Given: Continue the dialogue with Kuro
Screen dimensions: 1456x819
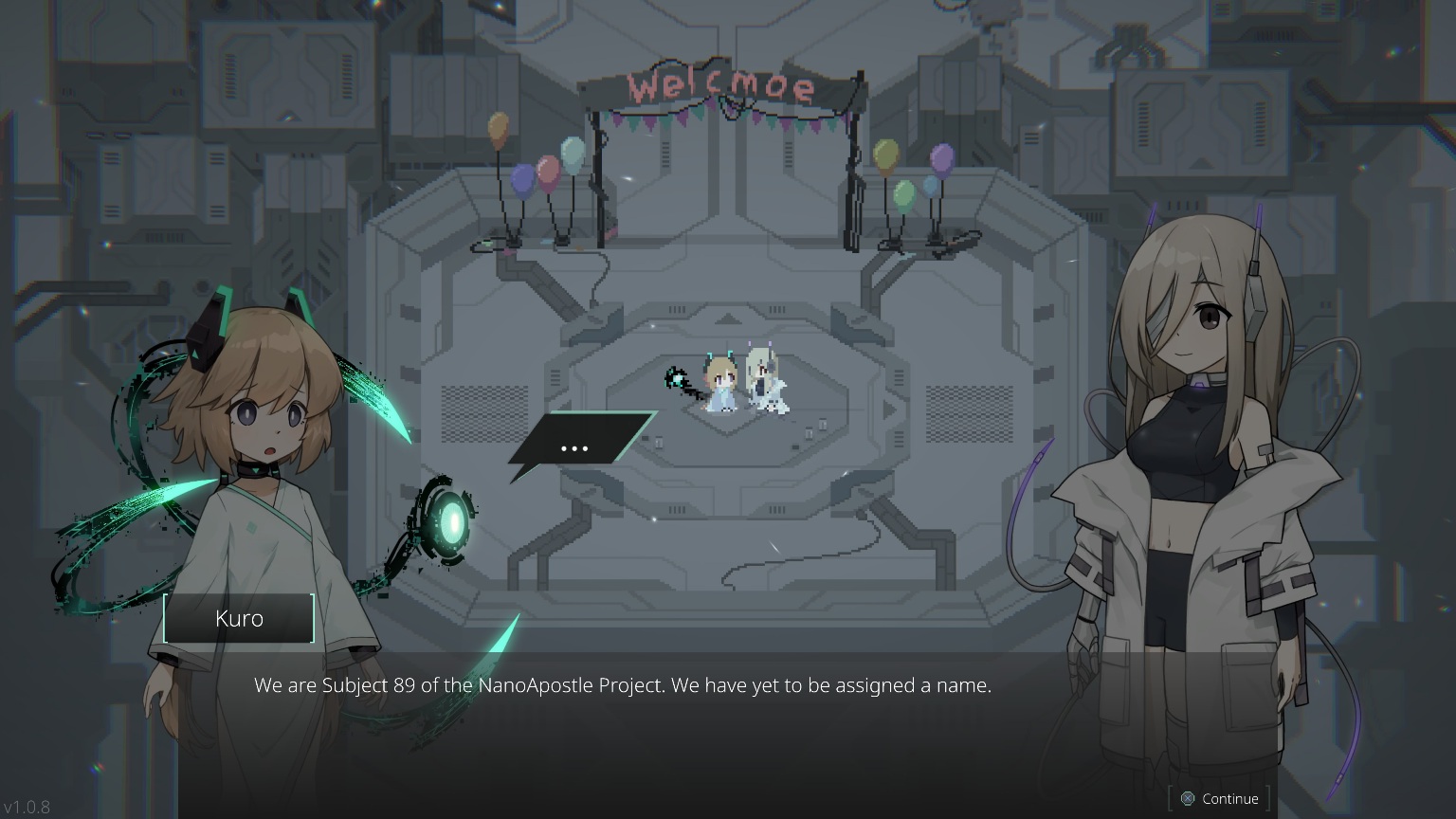Looking at the screenshot, I should pos(1219,799).
